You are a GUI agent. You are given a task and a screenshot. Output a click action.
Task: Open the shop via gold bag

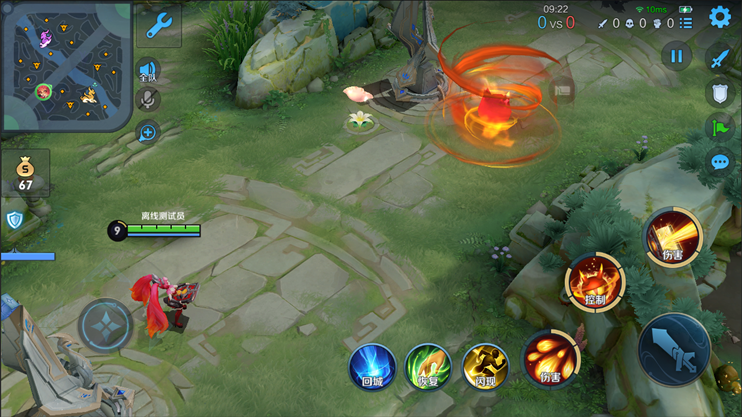(25, 172)
